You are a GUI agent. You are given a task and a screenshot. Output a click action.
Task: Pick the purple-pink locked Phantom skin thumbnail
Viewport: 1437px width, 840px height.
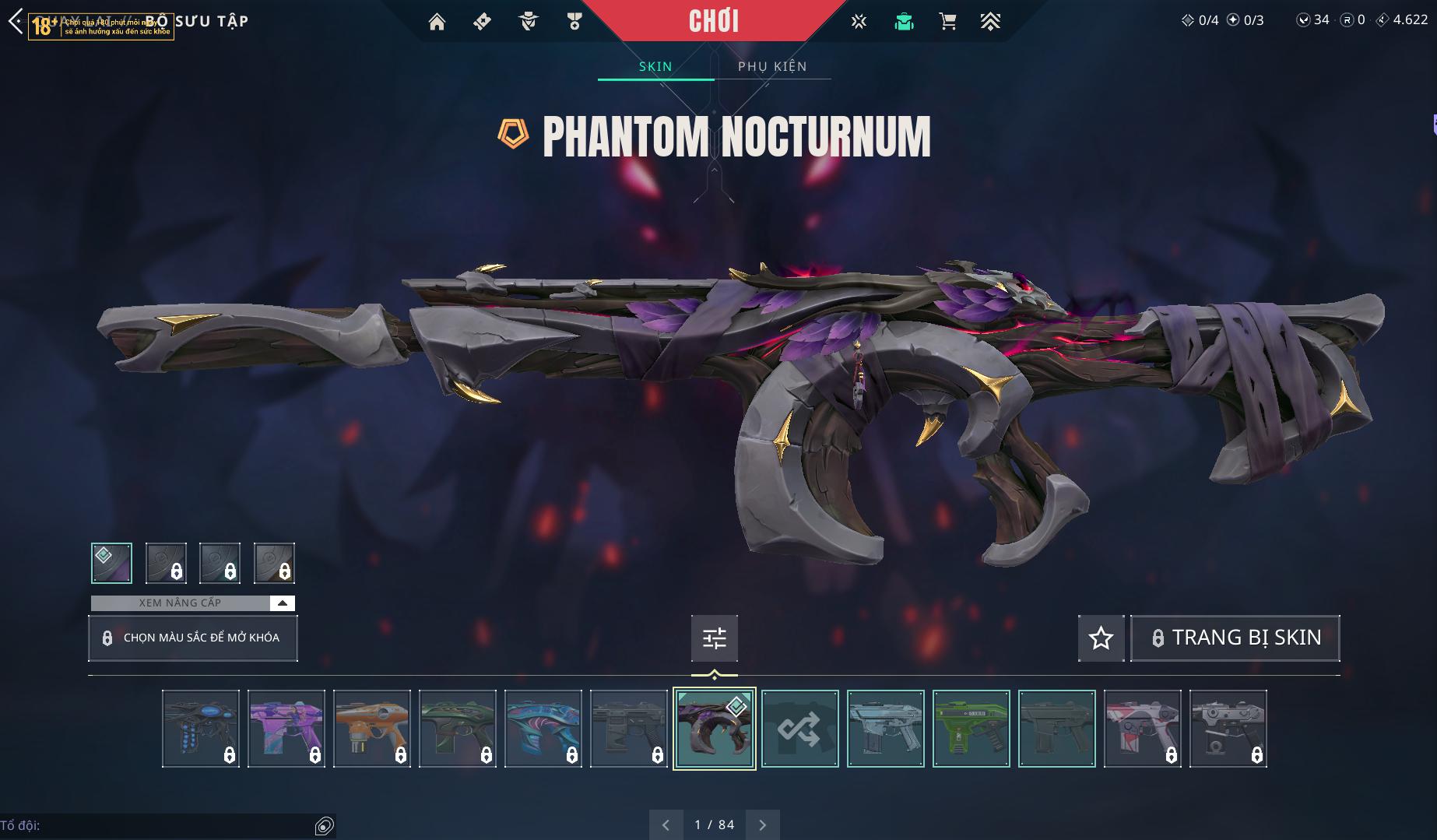pyautogui.click(x=286, y=729)
